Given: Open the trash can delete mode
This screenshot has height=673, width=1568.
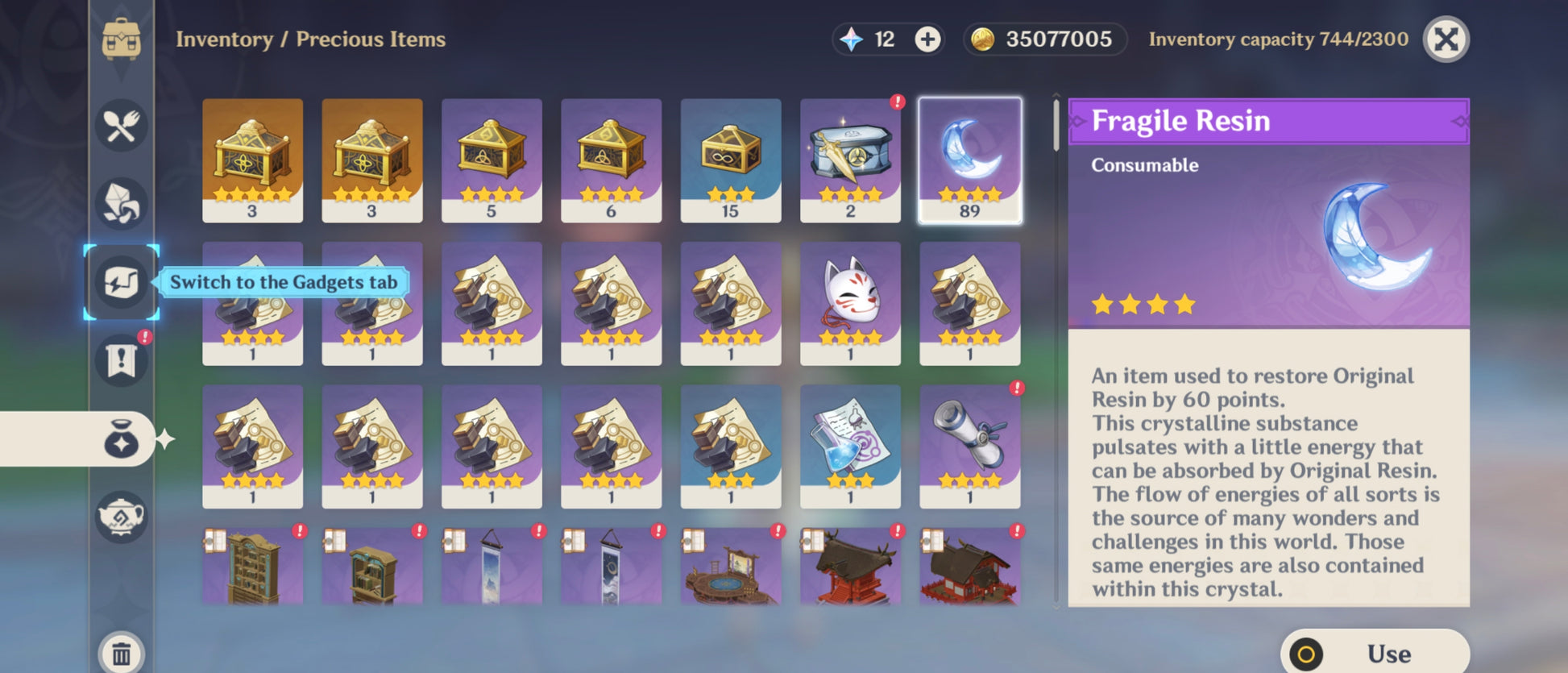Looking at the screenshot, I should click(122, 654).
